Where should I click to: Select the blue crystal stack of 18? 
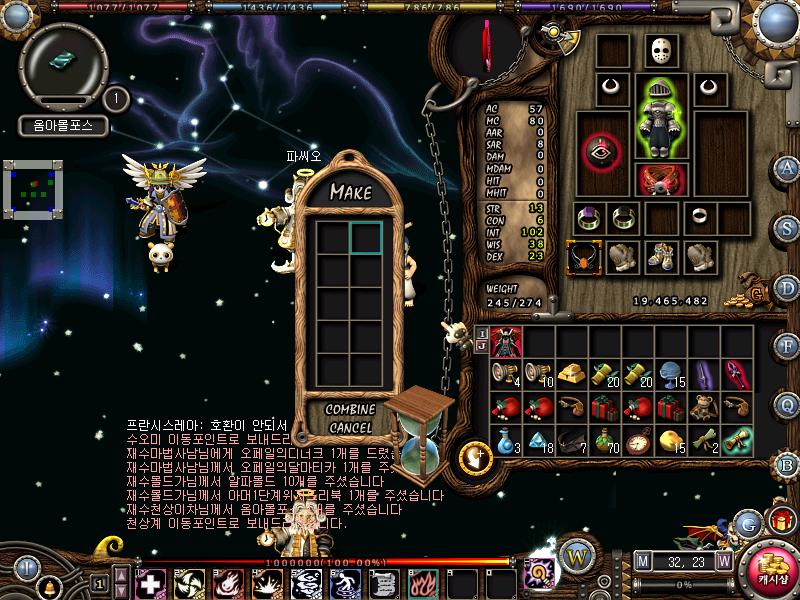coord(539,440)
